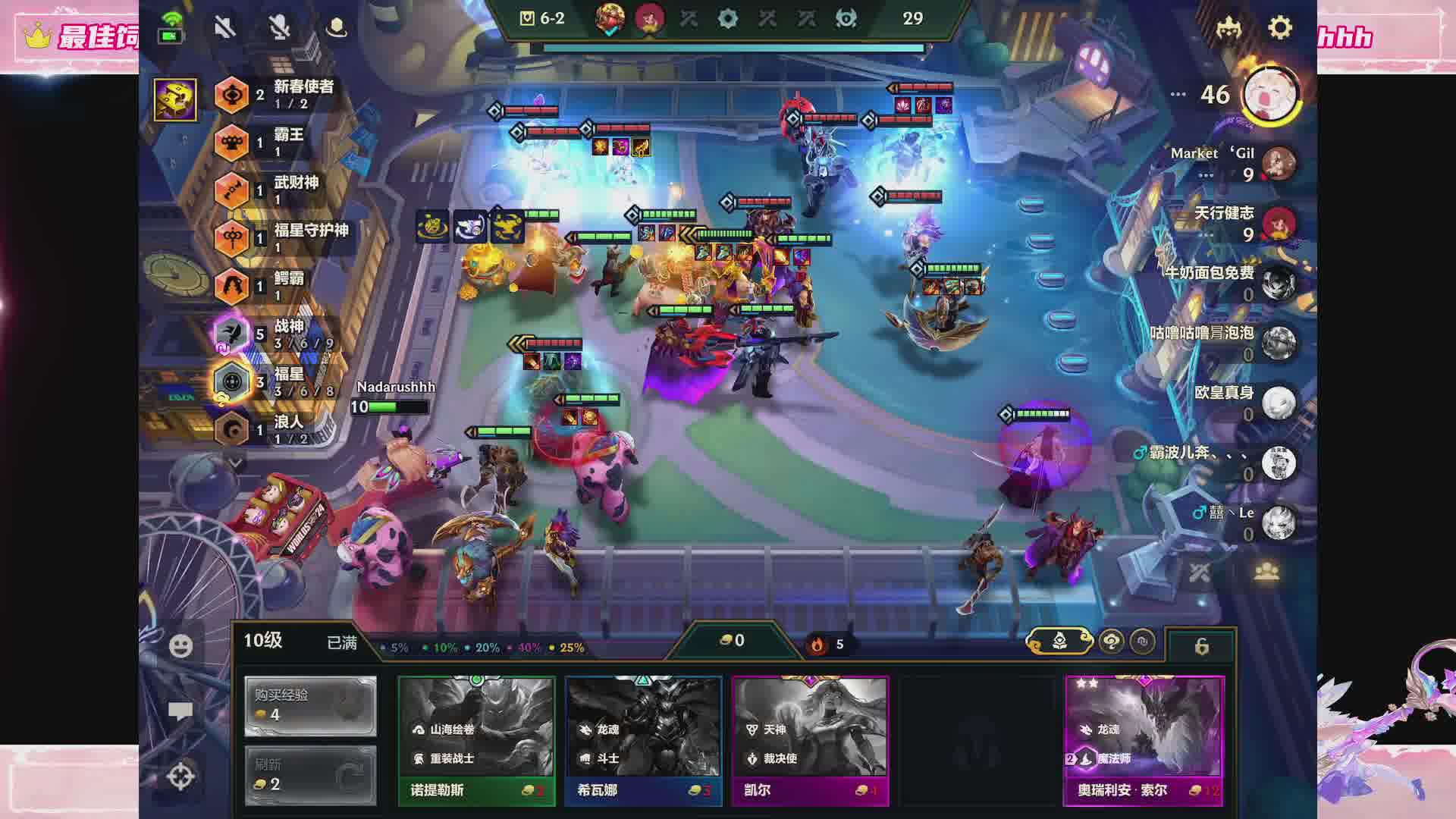Open the emote smiley button
The width and height of the screenshot is (1456, 819).
[180, 646]
